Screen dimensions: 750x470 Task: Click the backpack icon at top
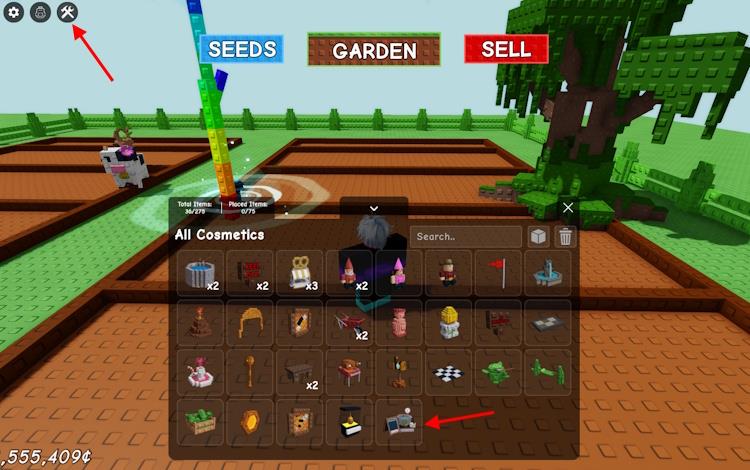[41, 13]
